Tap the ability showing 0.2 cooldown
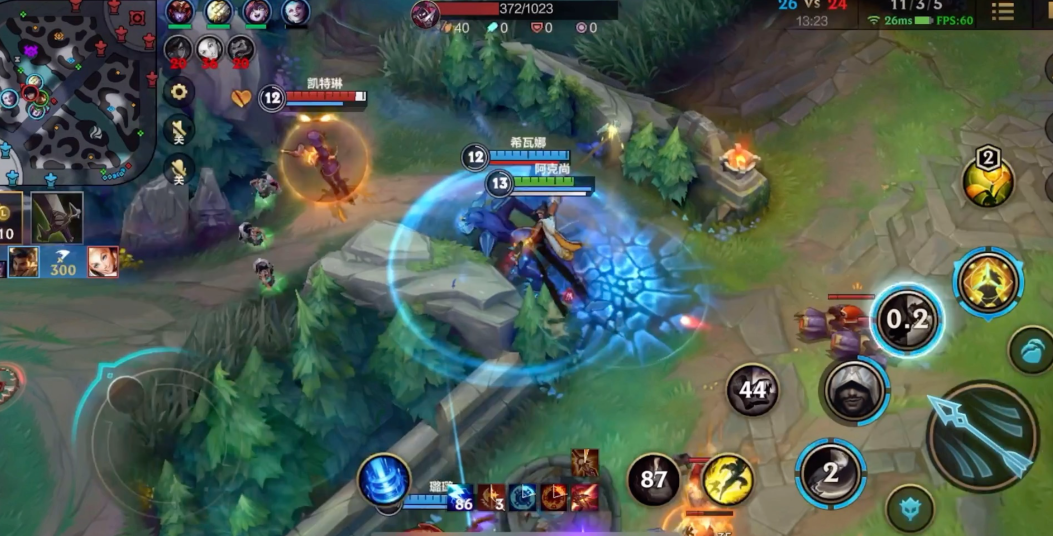This screenshot has height=536, width=1053. (x=907, y=320)
